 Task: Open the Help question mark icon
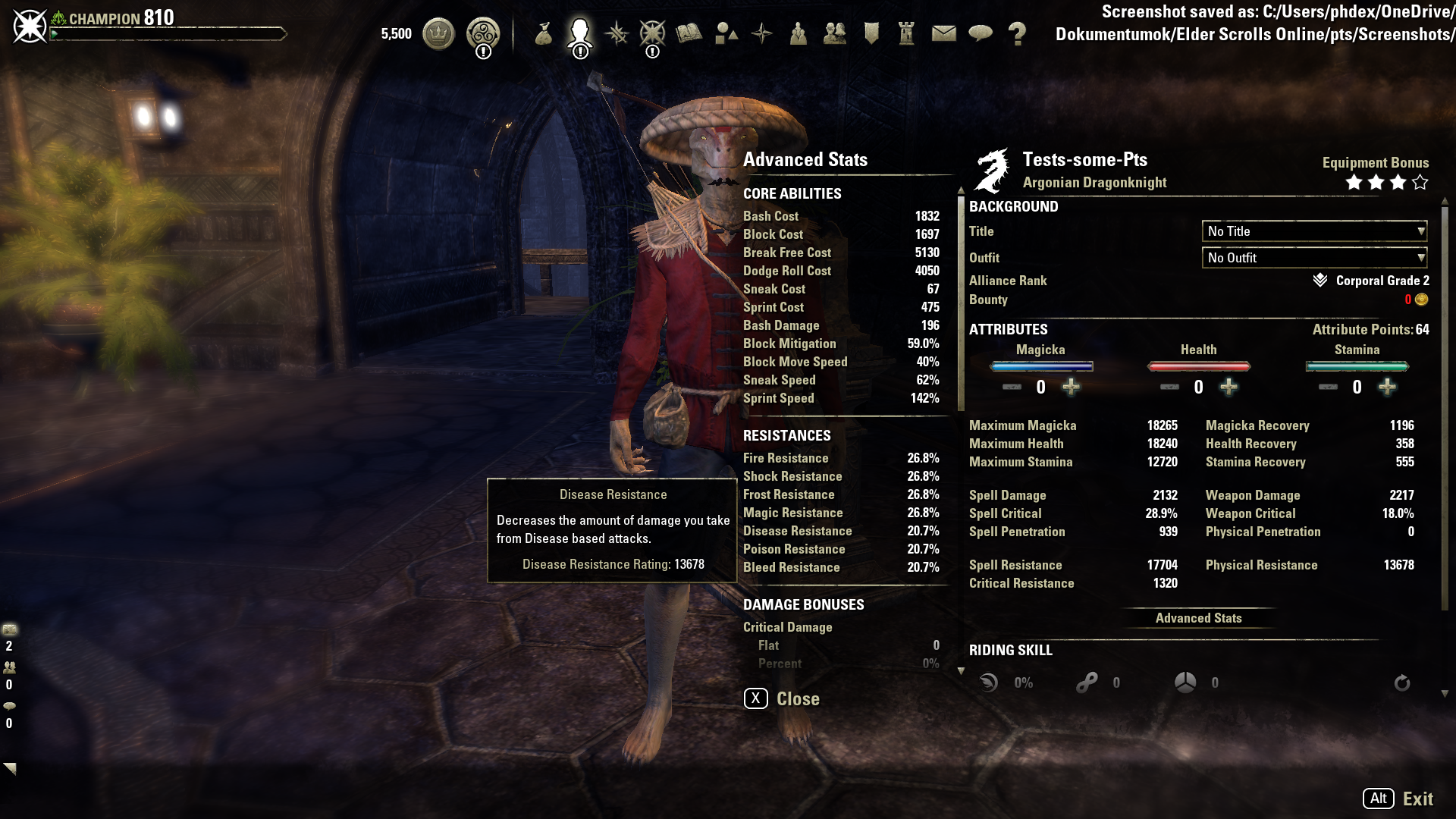[x=1017, y=33]
